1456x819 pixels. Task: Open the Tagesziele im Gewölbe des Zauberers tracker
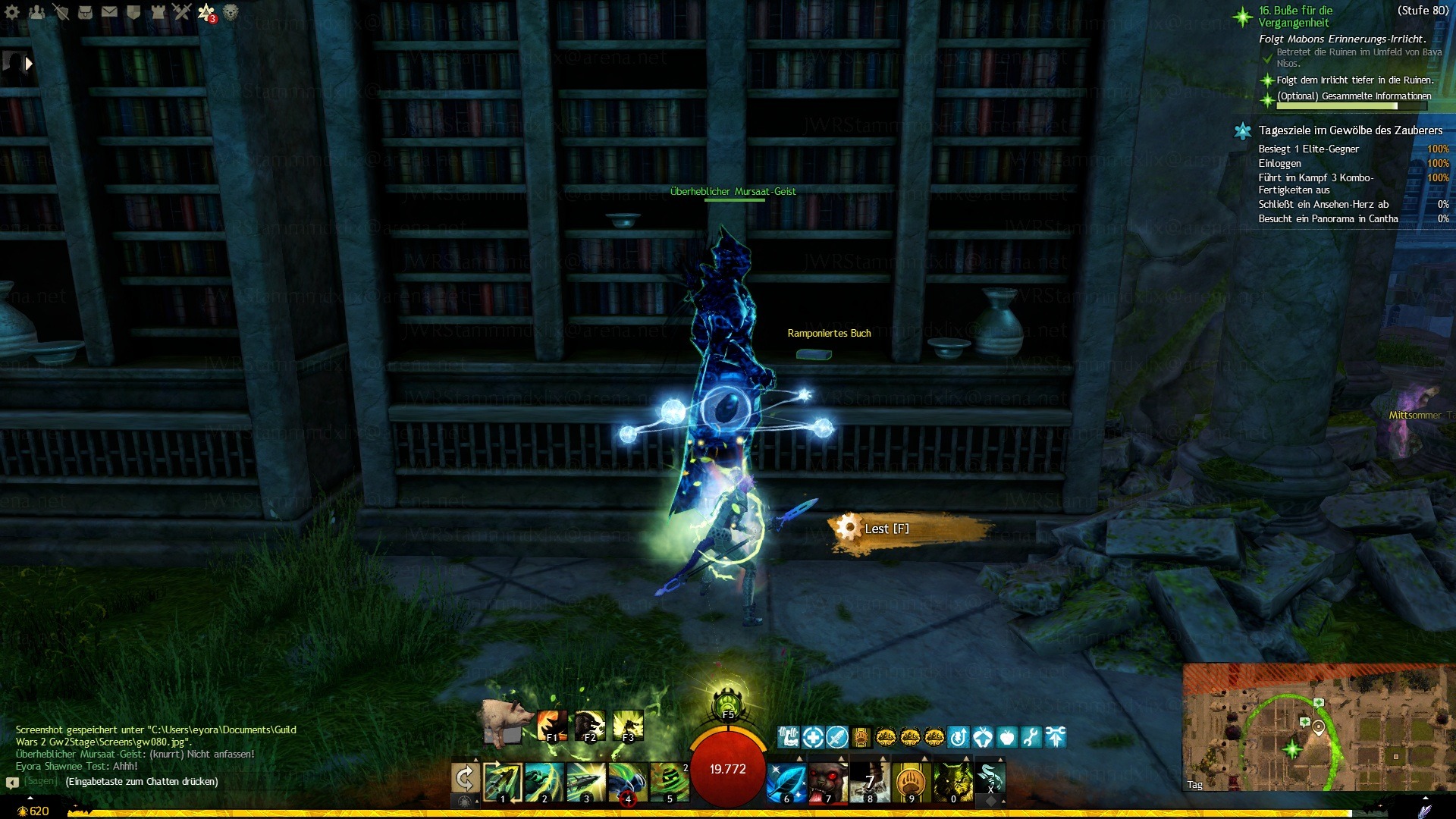1350,130
